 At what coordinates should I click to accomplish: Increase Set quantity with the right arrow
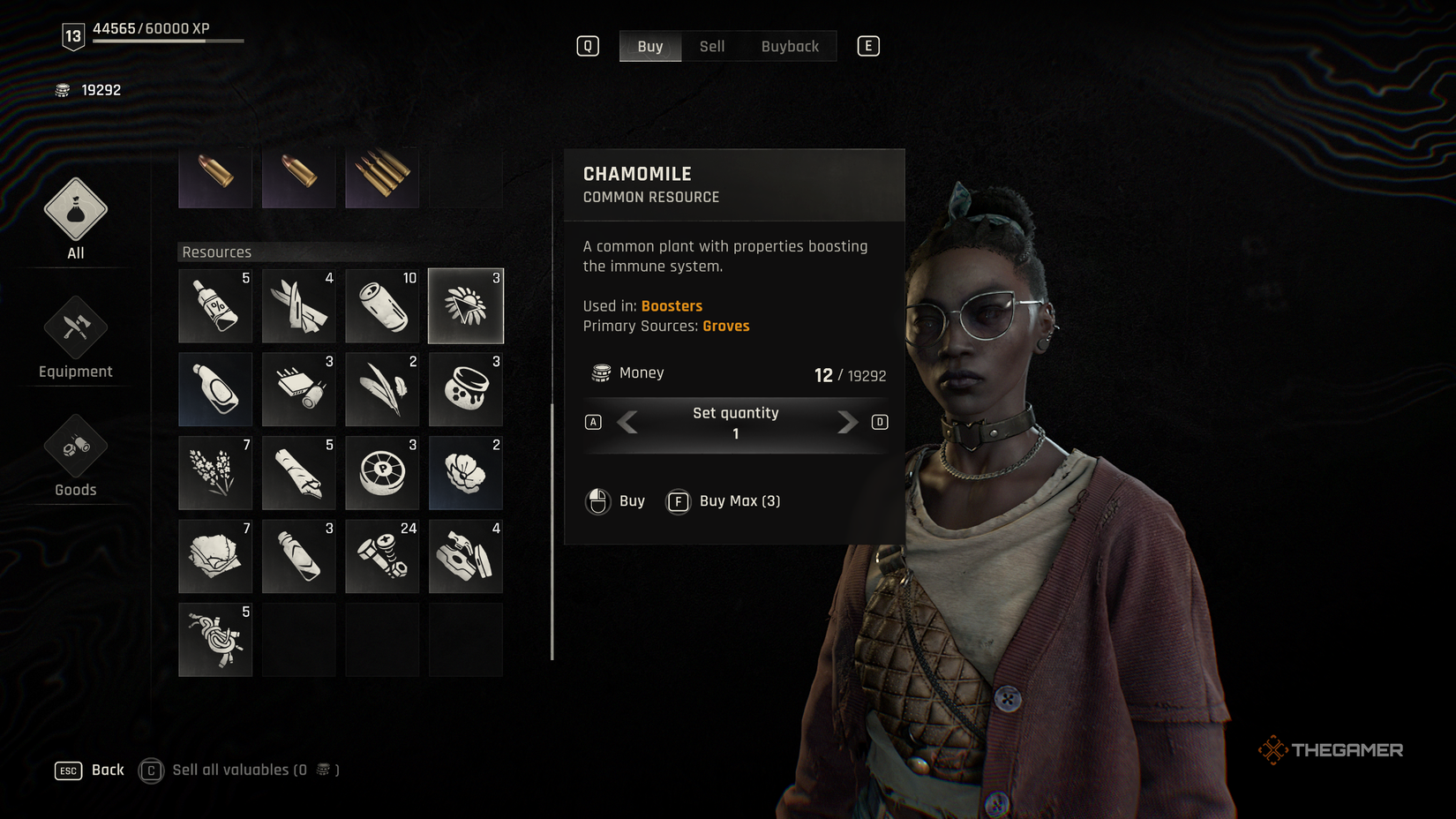tap(846, 423)
